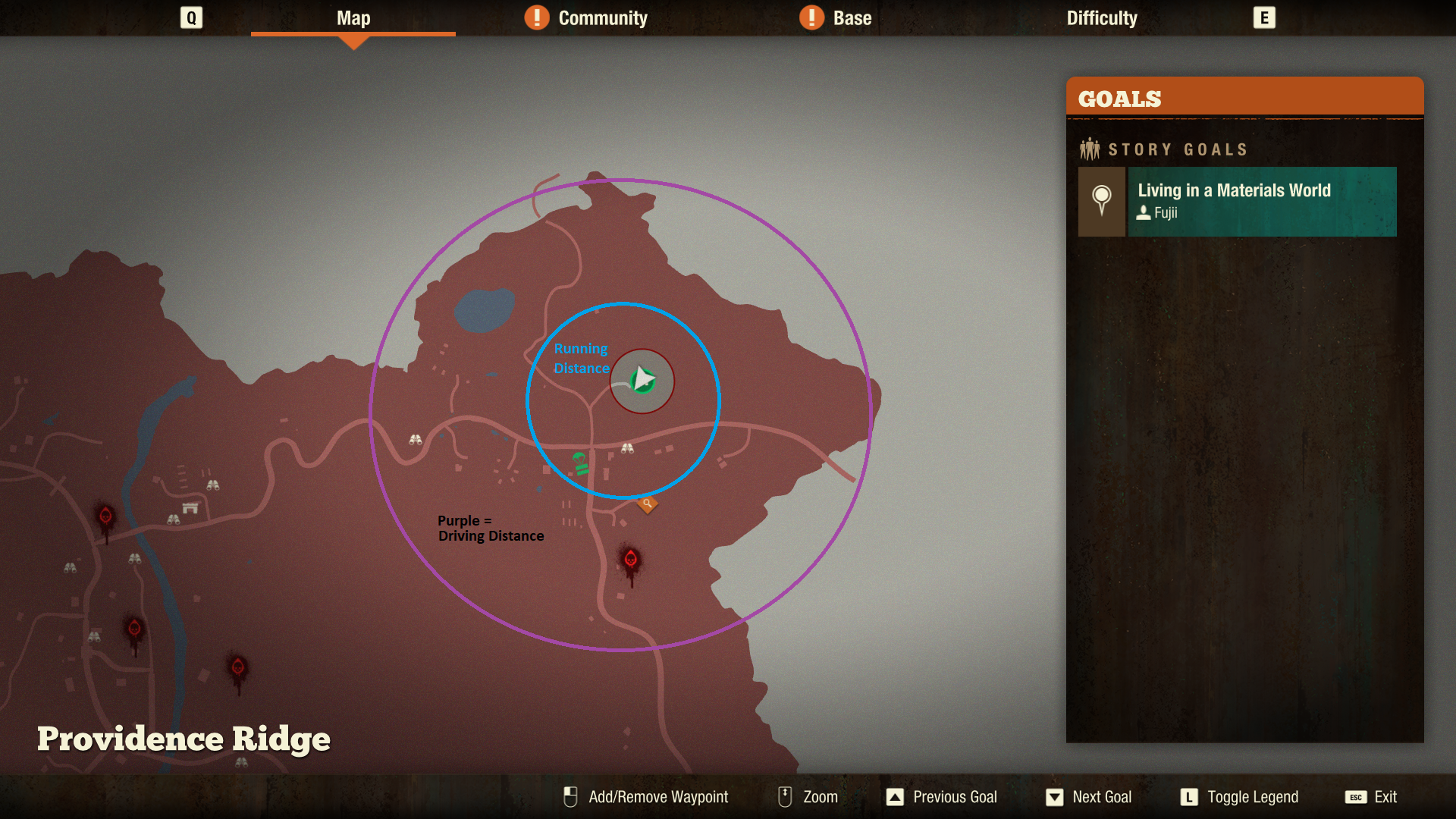Click the Next Goal down-arrow icon

(1055, 797)
